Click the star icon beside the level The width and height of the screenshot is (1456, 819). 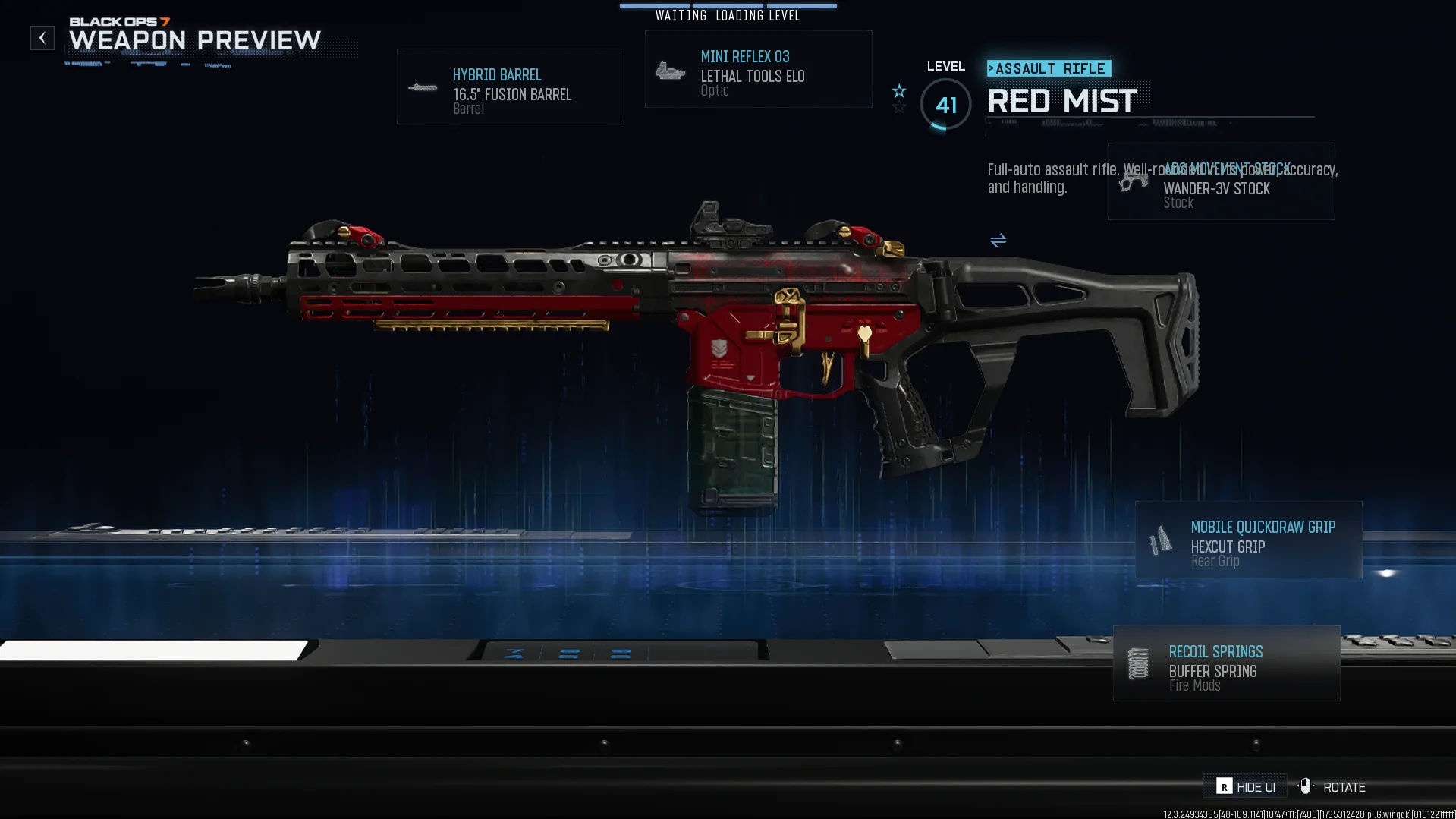click(899, 92)
